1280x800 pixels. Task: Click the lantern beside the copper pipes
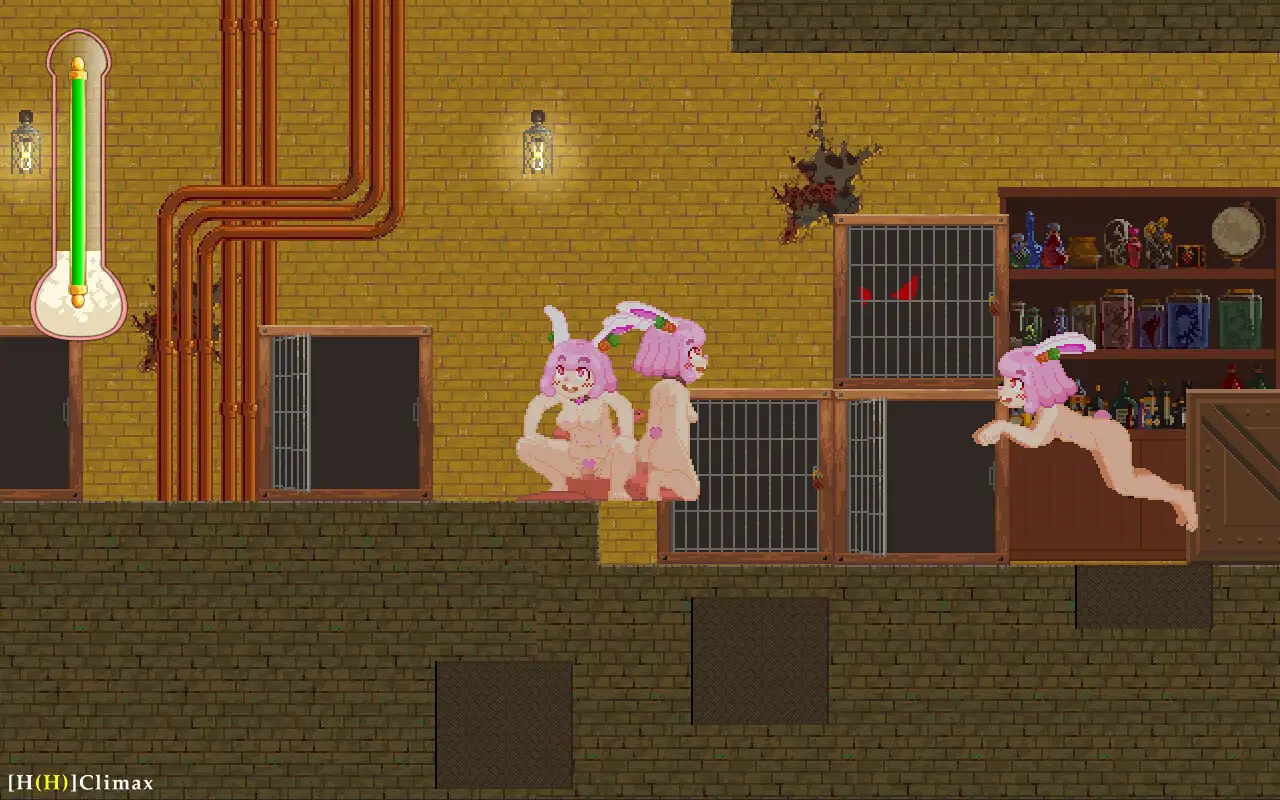click(x=536, y=150)
